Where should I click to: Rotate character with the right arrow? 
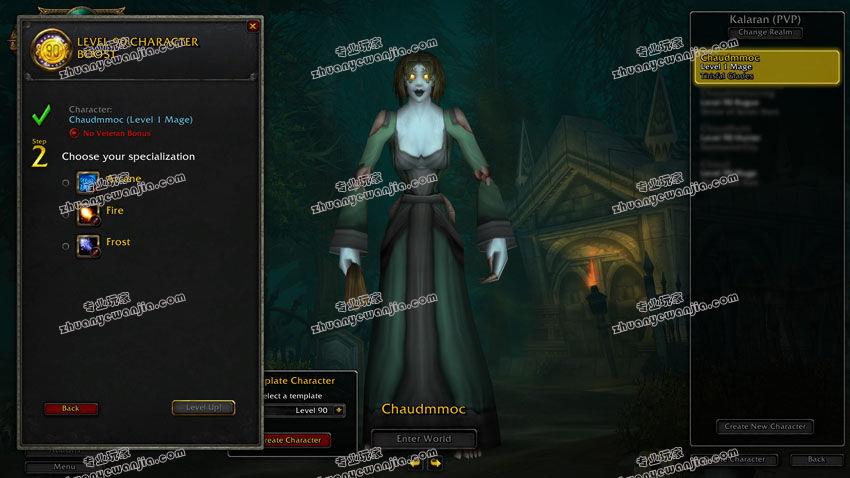click(435, 463)
